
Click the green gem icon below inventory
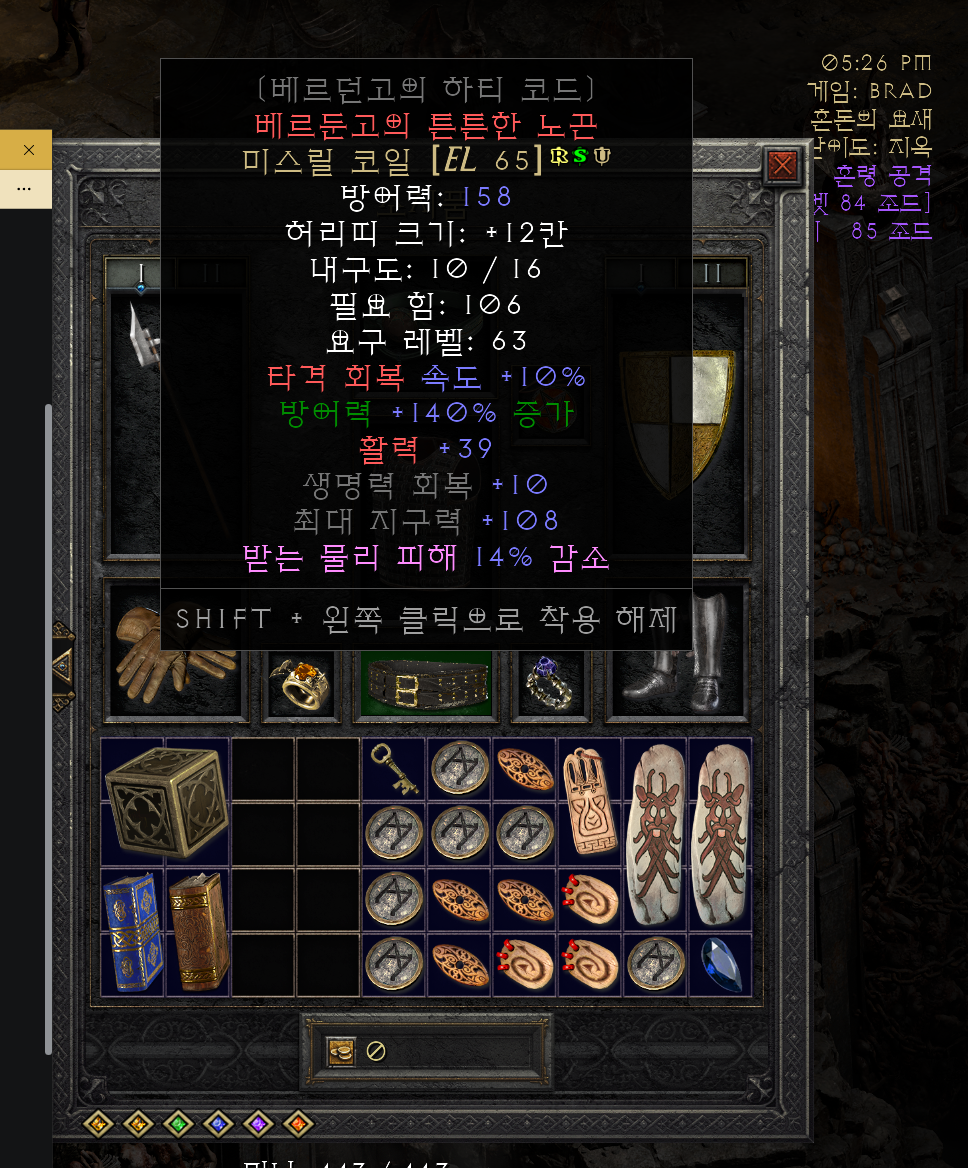click(178, 1124)
